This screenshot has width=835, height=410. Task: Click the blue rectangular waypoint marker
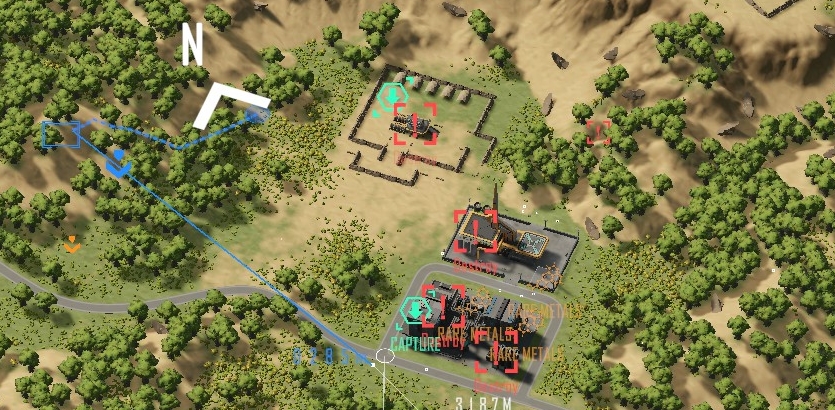pos(62,133)
